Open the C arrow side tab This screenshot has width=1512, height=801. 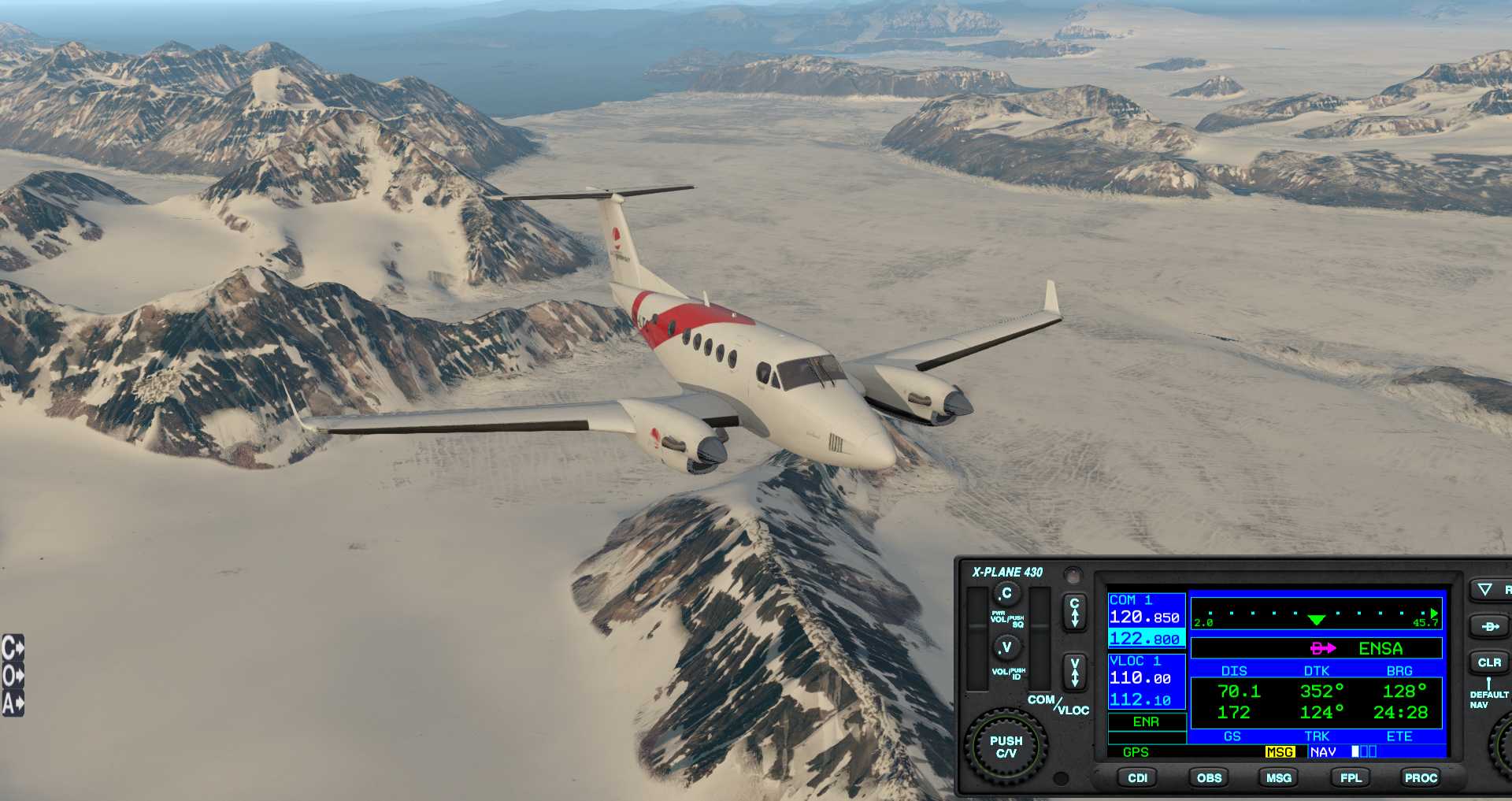[13, 647]
